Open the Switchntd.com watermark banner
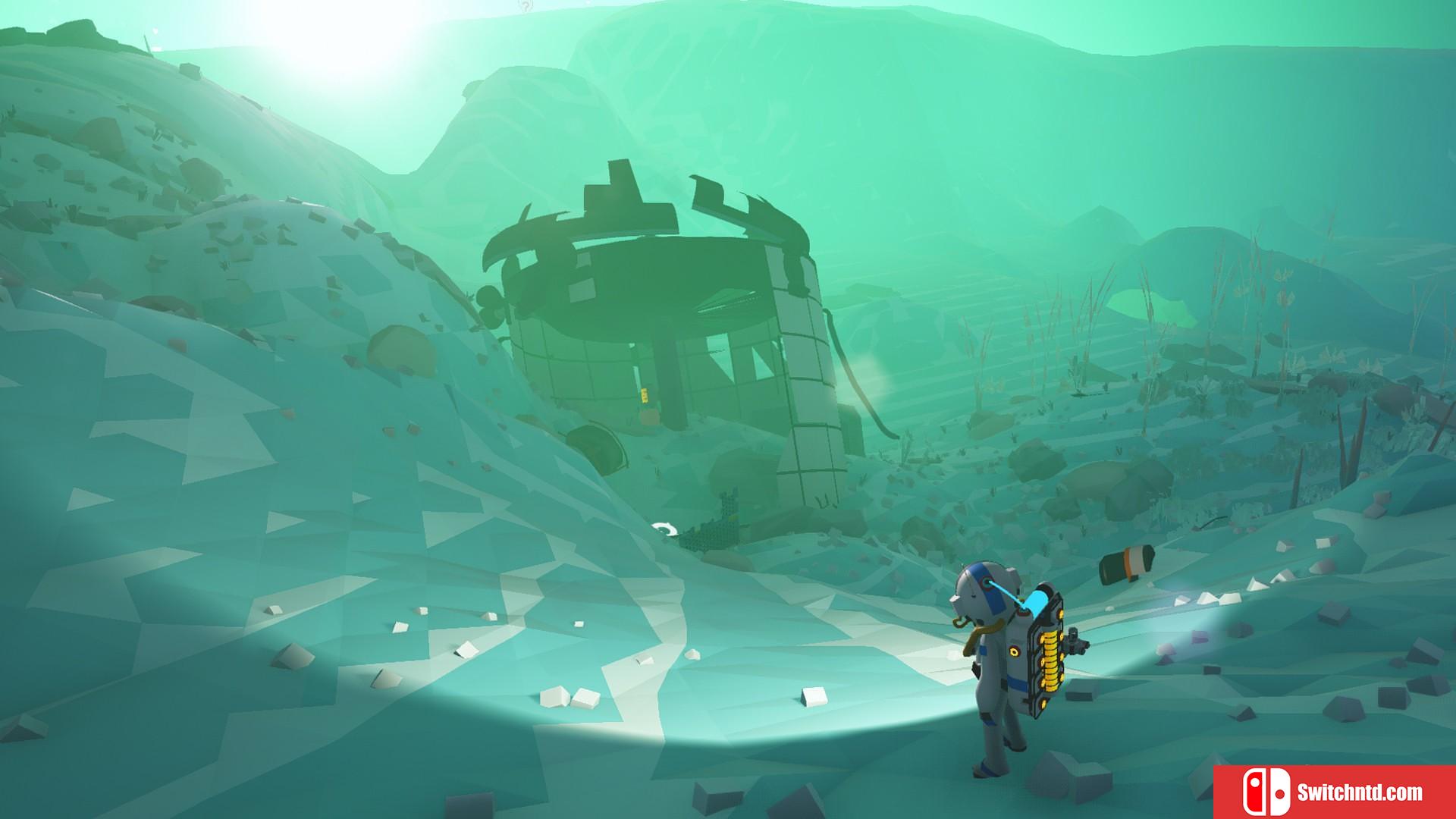The height and width of the screenshot is (819, 1456). [1334, 792]
